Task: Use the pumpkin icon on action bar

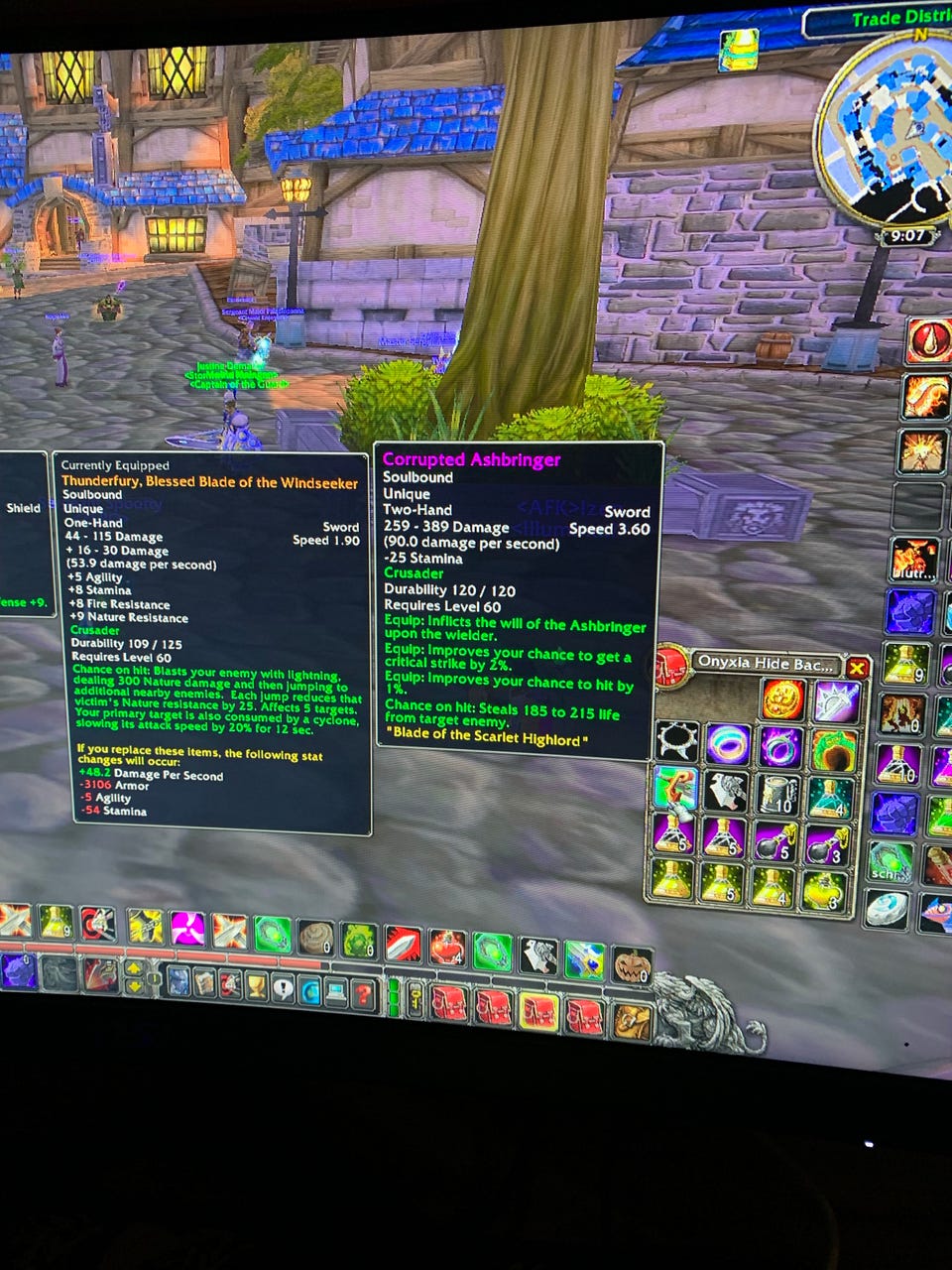Action: [631, 965]
